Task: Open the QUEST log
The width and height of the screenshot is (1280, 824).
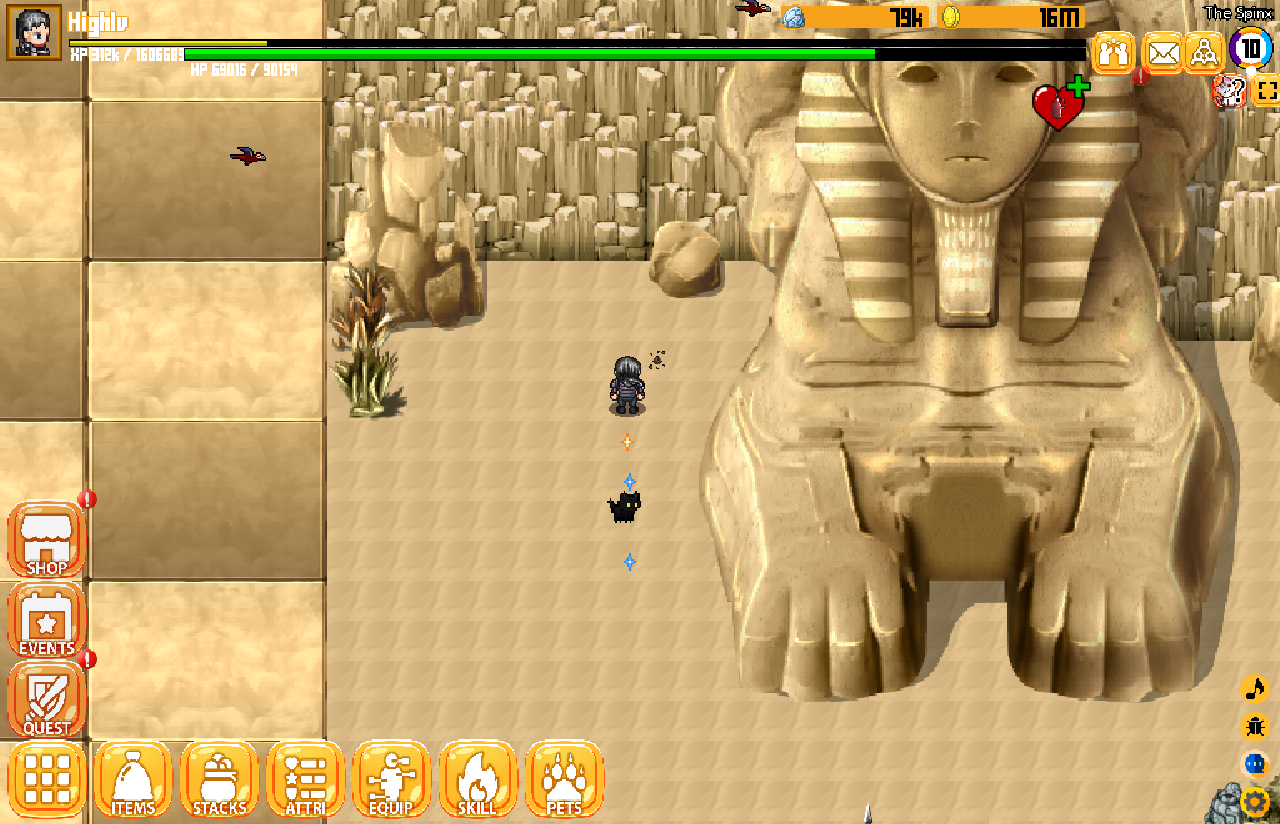Action: click(x=46, y=700)
